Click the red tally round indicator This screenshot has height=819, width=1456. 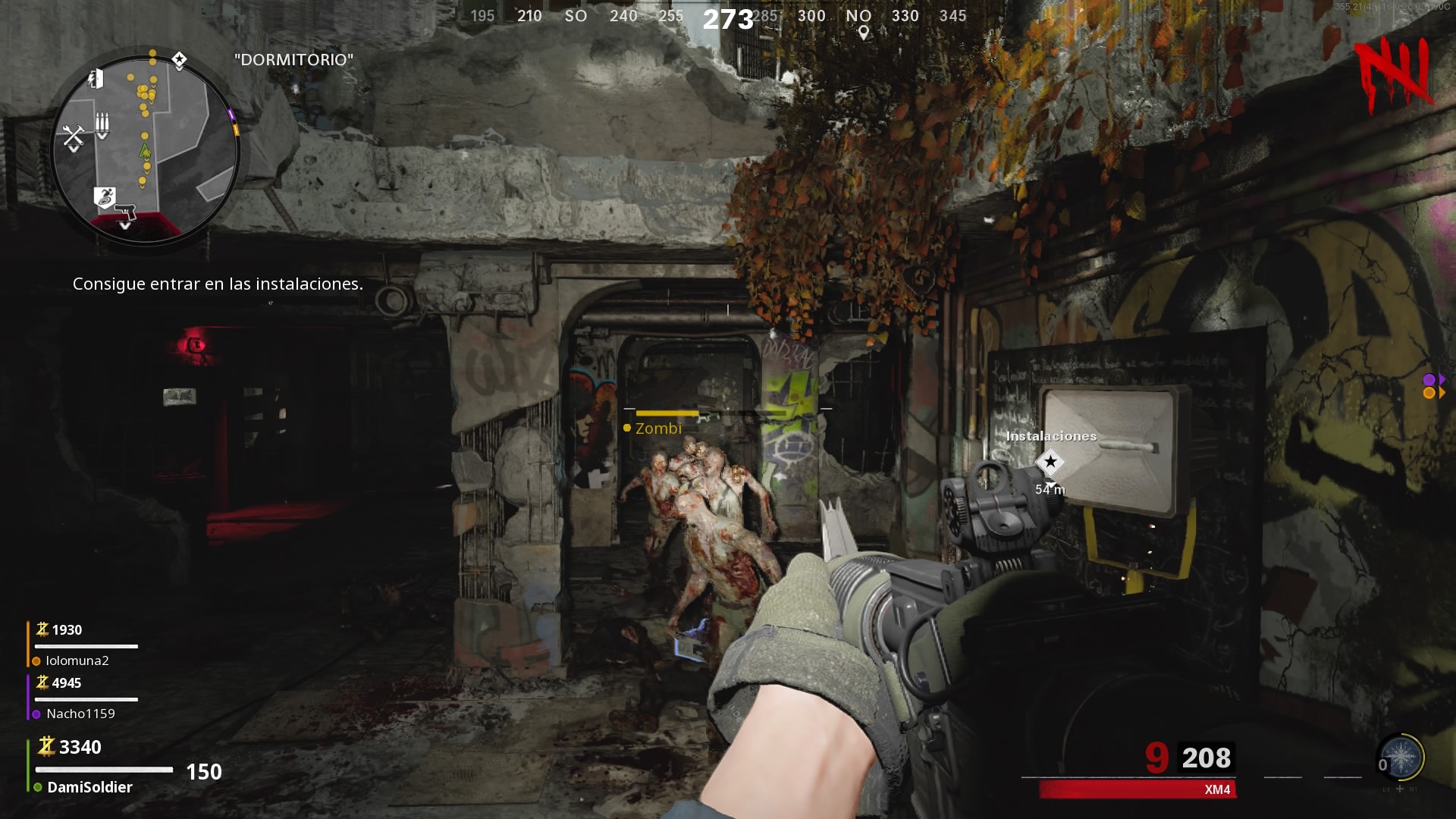[1394, 74]
